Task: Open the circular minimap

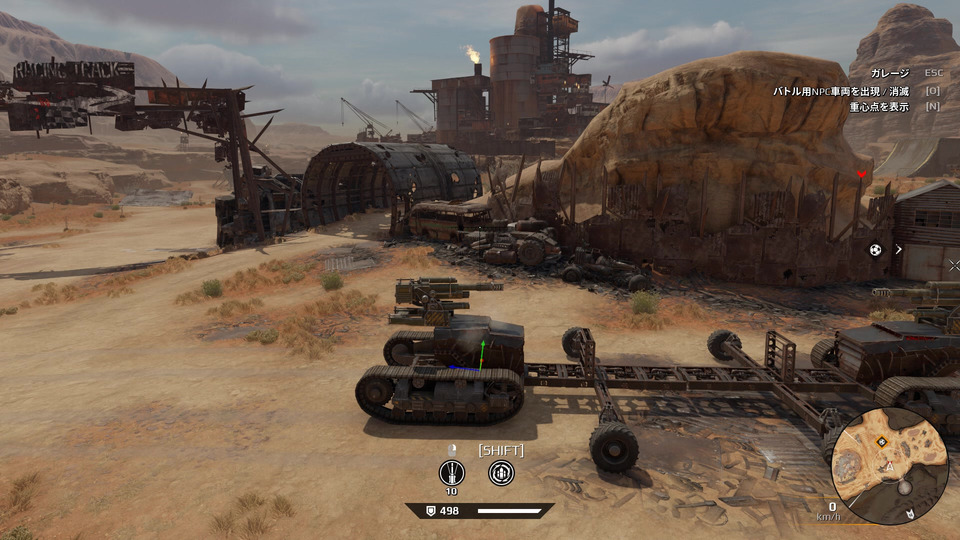Action: [890, 467]
